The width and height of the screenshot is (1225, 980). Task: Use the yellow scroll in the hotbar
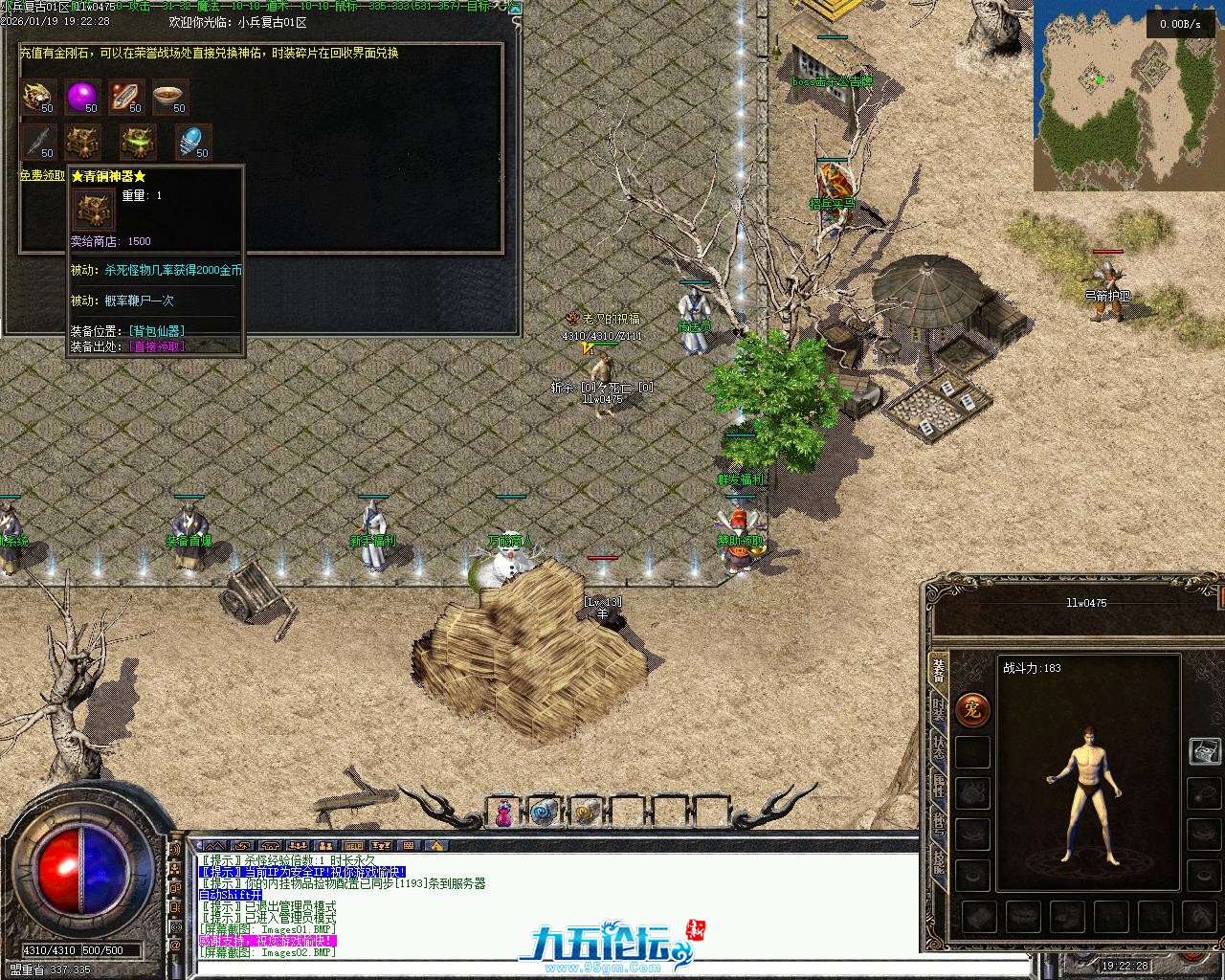click(x=585, y=813)
